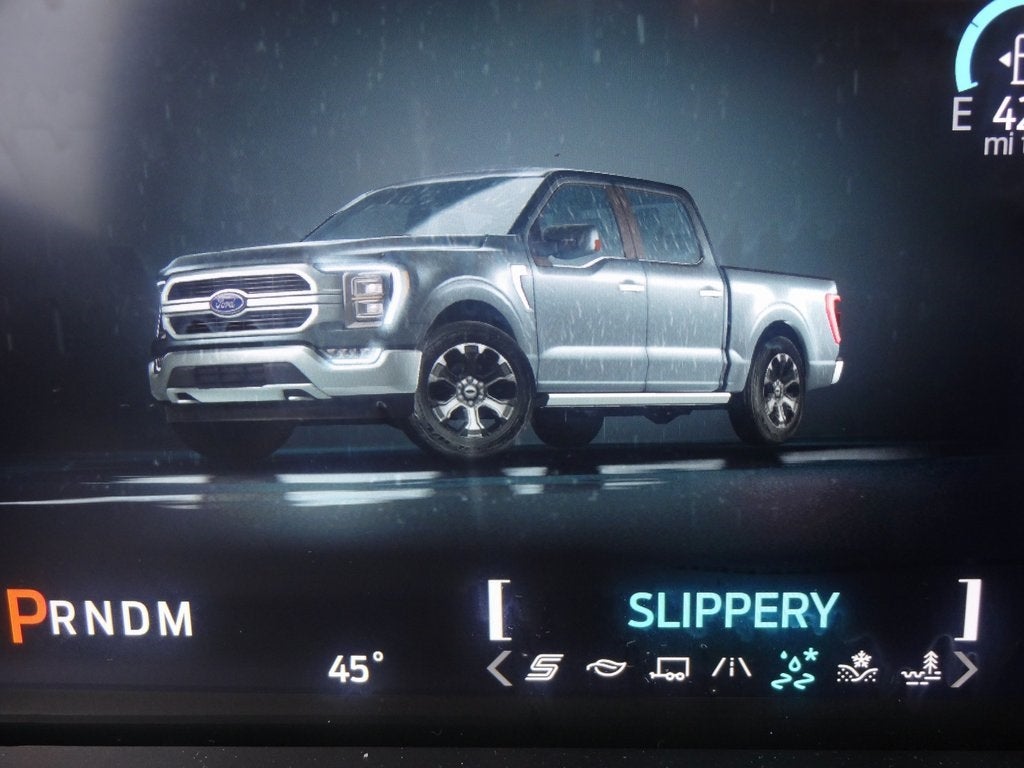Click the left arrow of drive modes
Image resolution: width=1024 pixels, height=768 pixels.
pos(499,668)
